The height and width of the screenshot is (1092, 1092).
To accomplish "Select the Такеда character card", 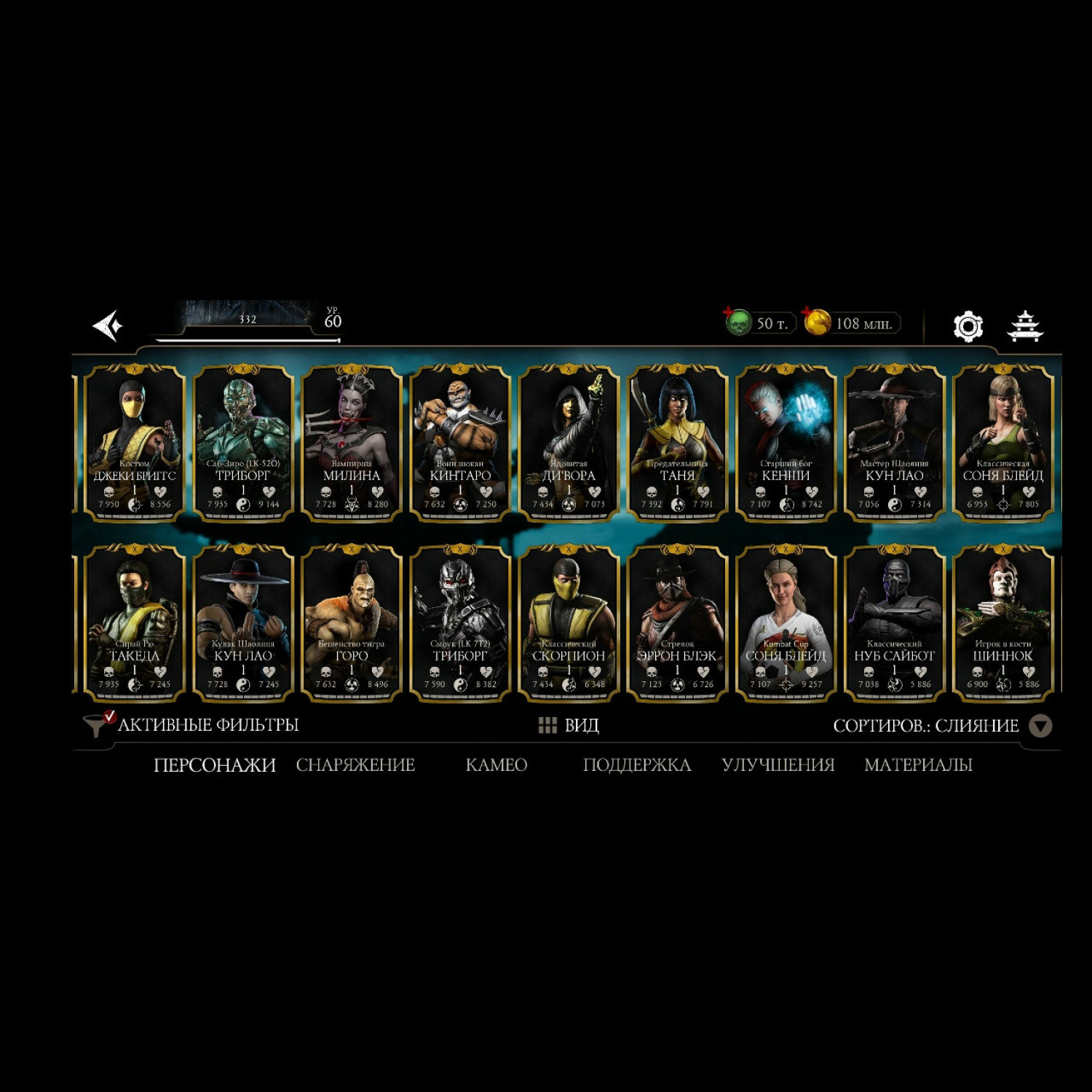I will pos(135,624).
